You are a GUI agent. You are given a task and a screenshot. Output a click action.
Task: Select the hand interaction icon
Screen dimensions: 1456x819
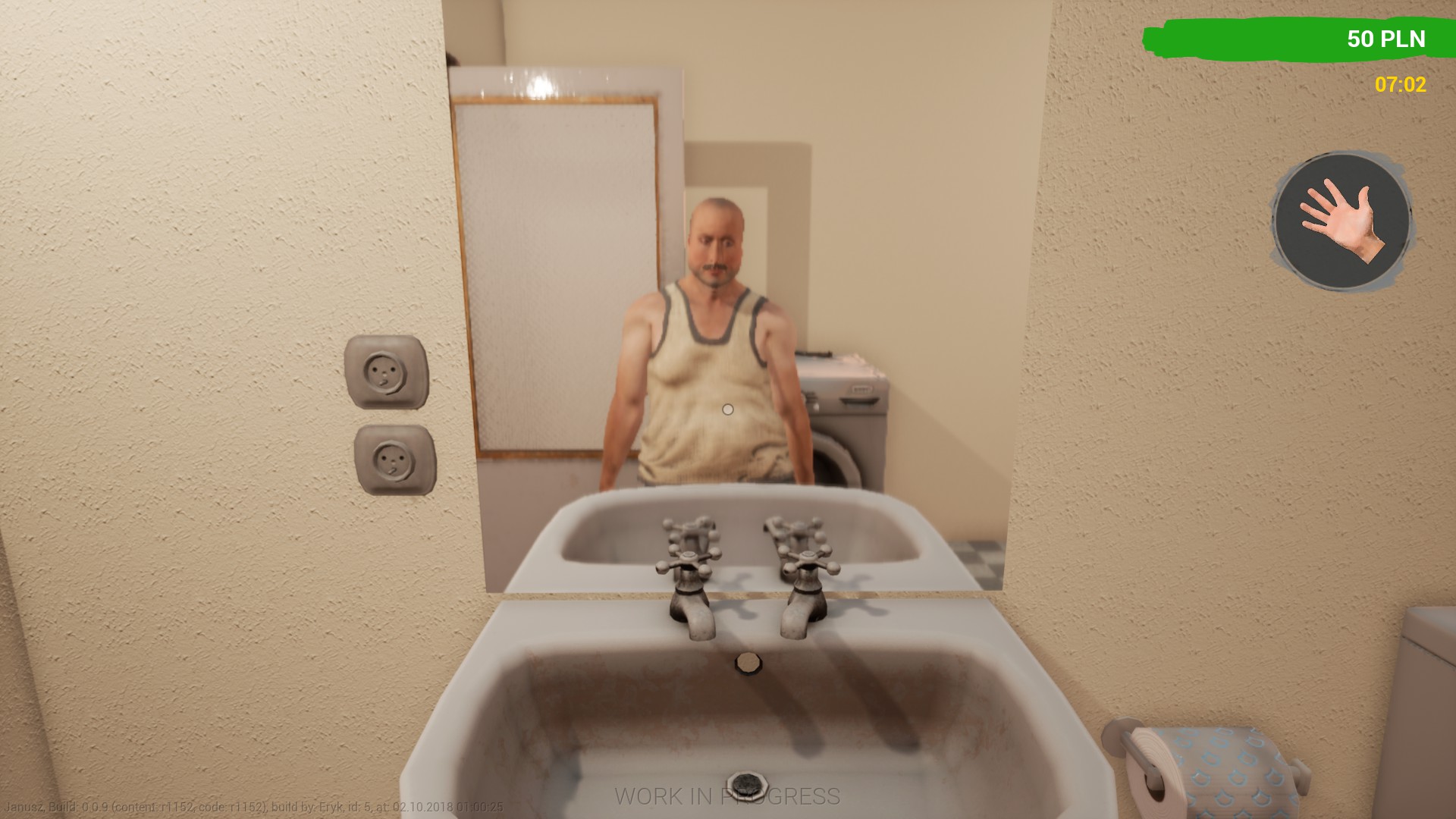pyautogui.click(x=1339, y=220)
